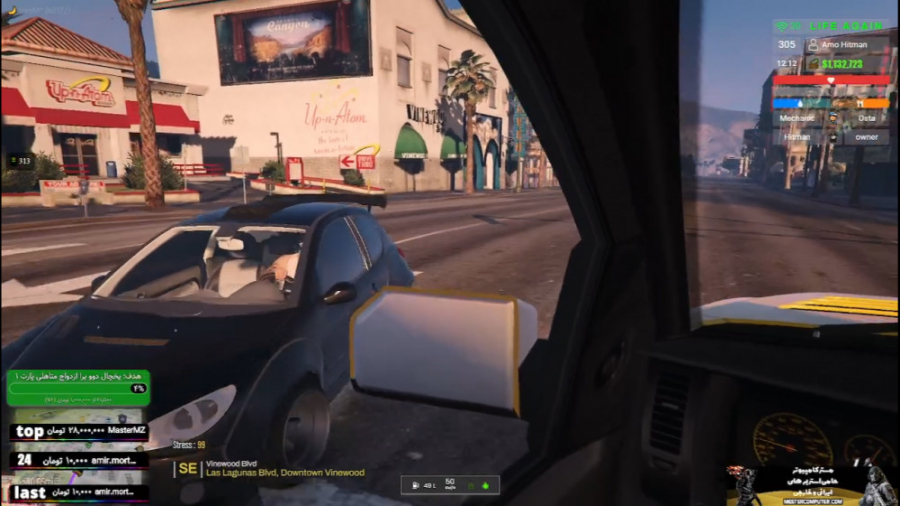This screenshot has width=900, height=506.
Task: Click the Mechanic job tag
Action: tap(797, 117)
